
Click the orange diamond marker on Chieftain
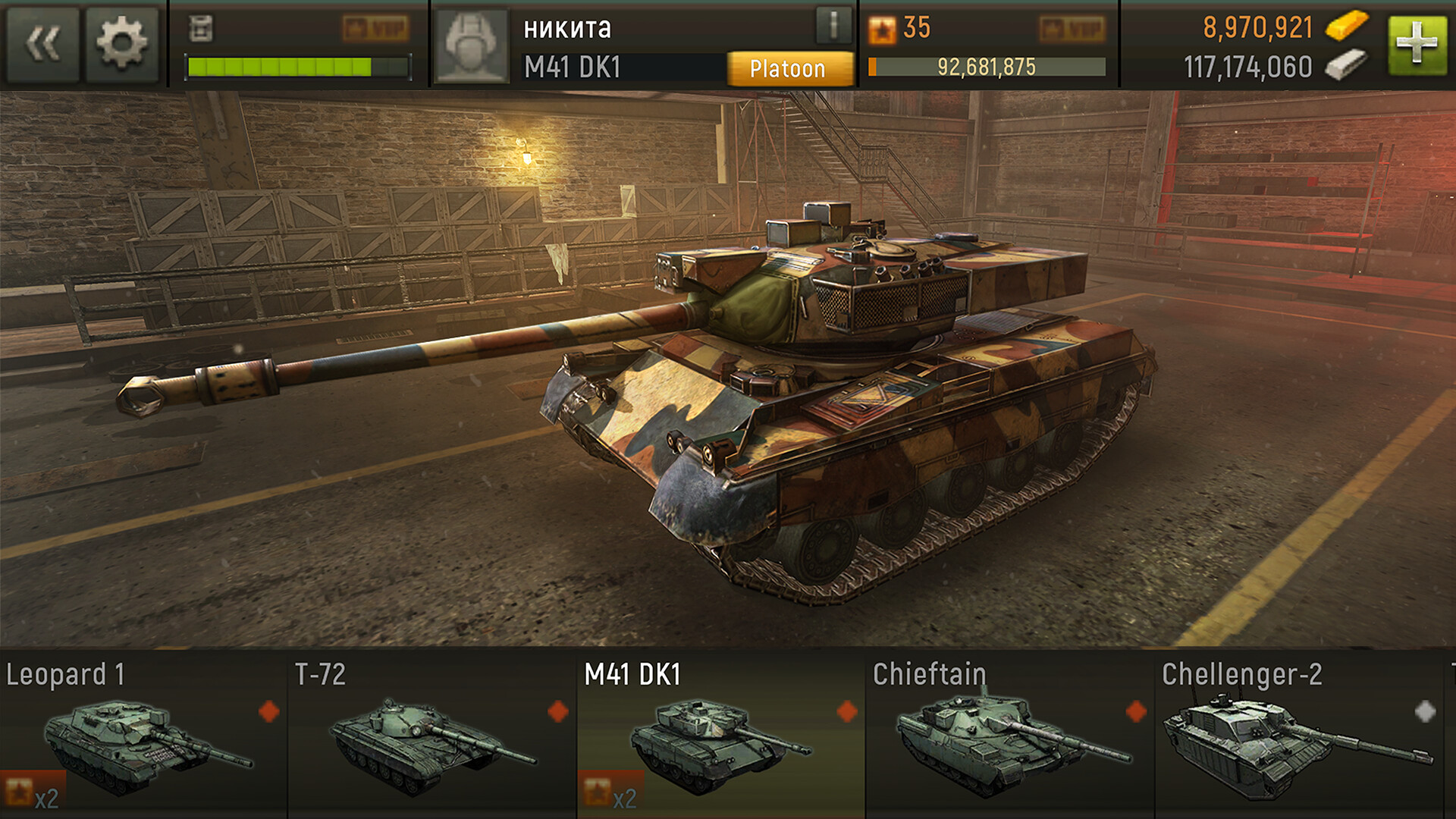click(x=1137, y=711)
